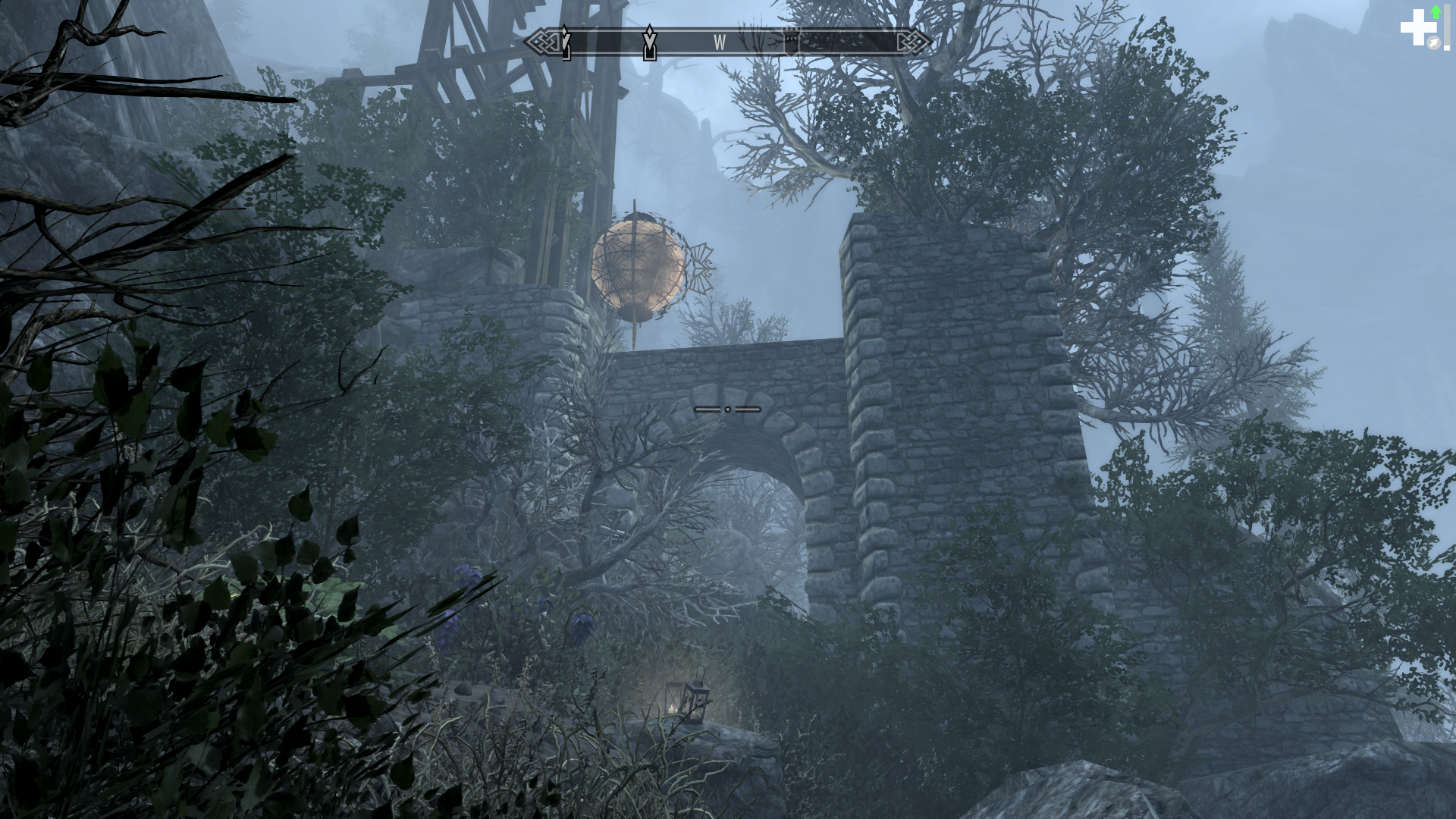Select the quest arrow marker nearest the W heading
1456x819 pixels.
(x=649, y=42)
